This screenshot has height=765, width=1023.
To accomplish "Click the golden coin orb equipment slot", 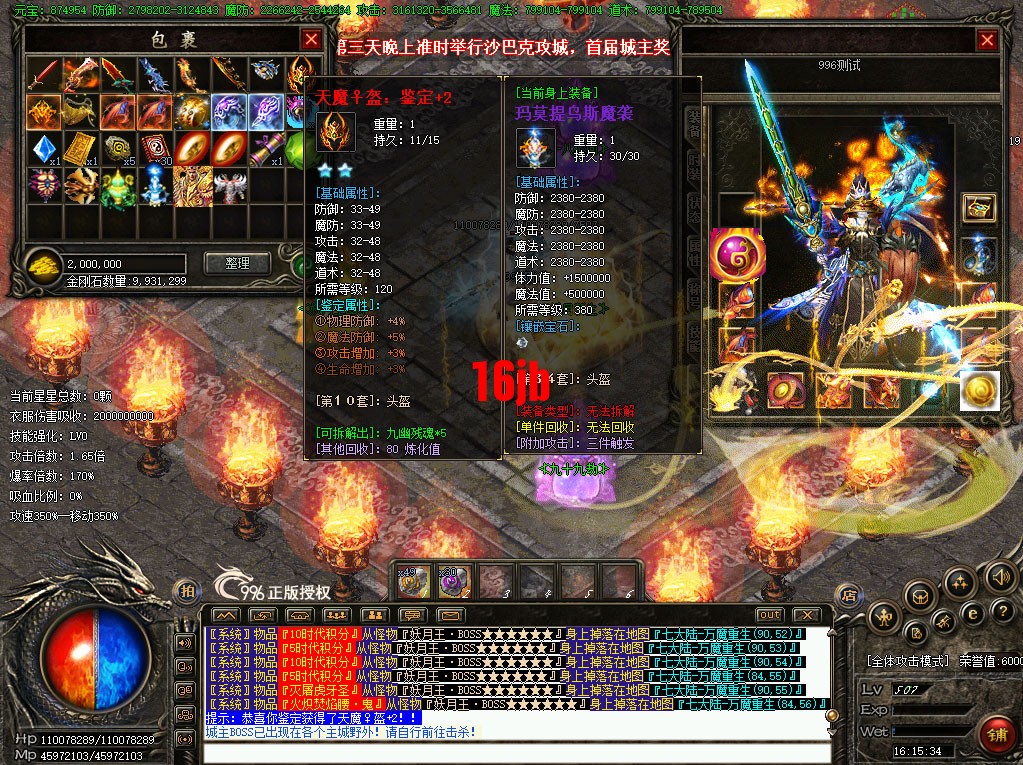I will [x=980, y=390].
